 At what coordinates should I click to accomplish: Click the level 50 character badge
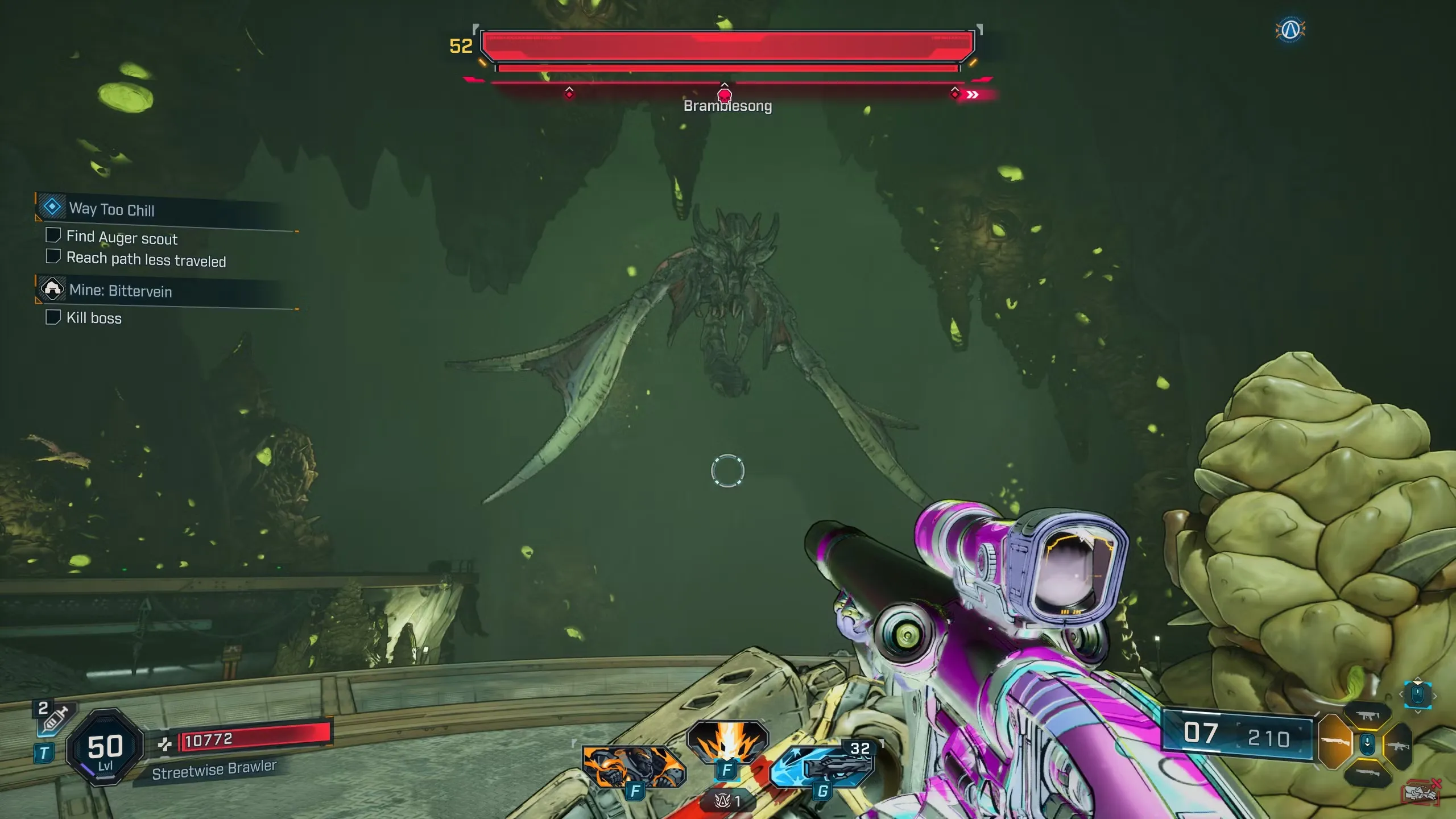click(x=105, y=747)
